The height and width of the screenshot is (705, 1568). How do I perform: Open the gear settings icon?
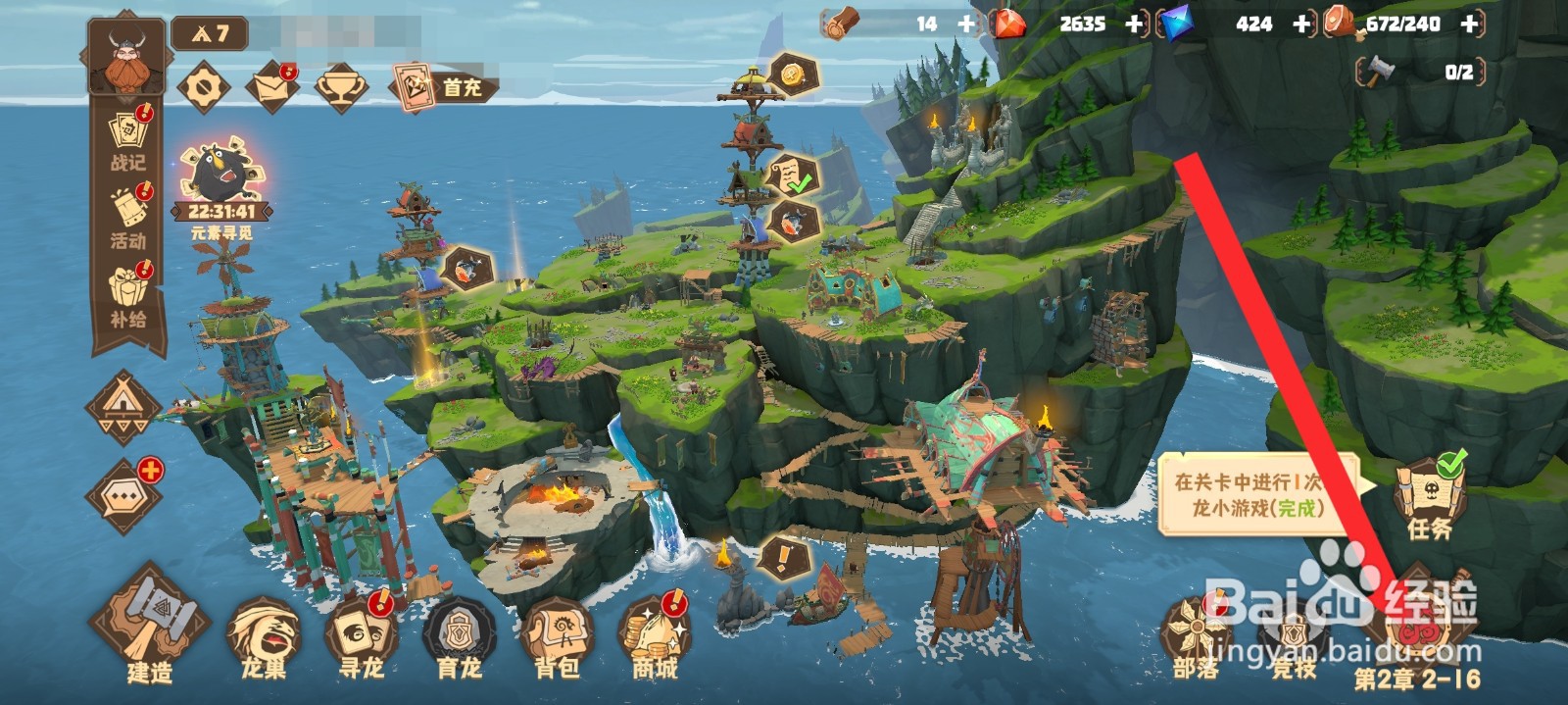pyautogui.click(x=204, y=88)
